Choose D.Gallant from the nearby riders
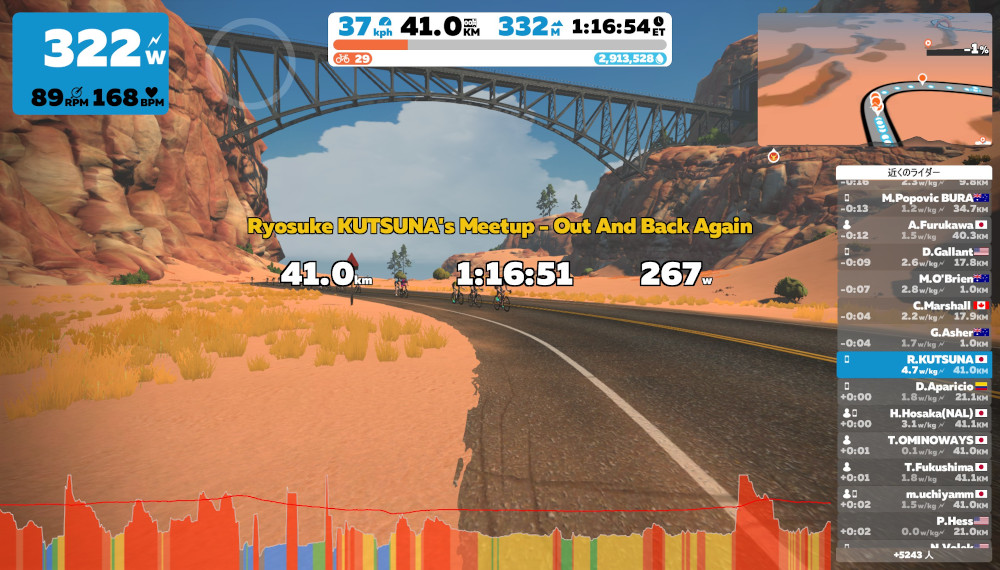The image size is (1000, 570). [914, 257]
